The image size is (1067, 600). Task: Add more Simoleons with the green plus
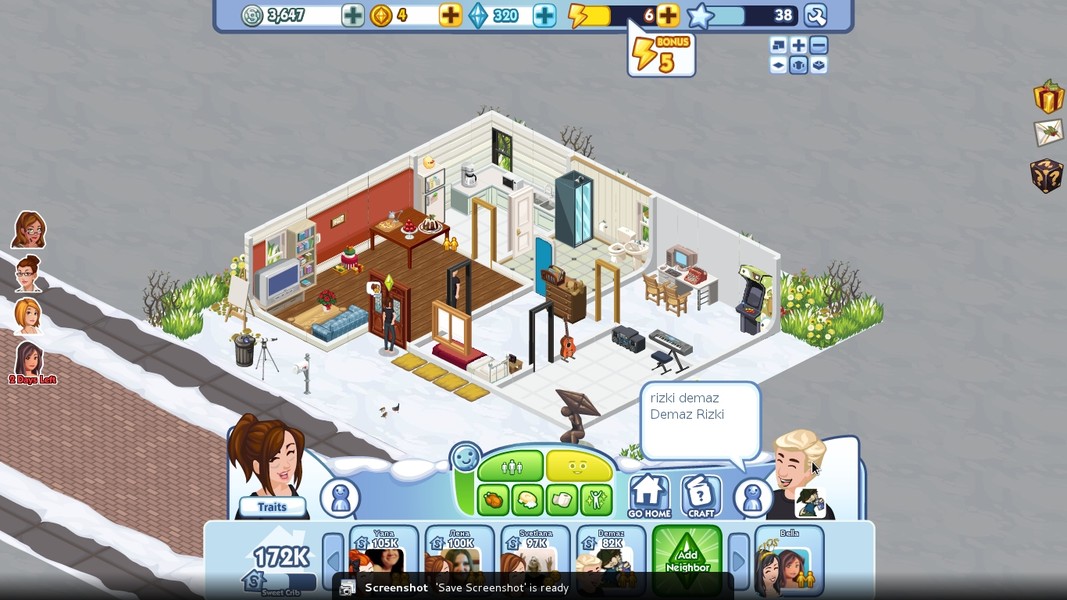[x=353, y=15]
